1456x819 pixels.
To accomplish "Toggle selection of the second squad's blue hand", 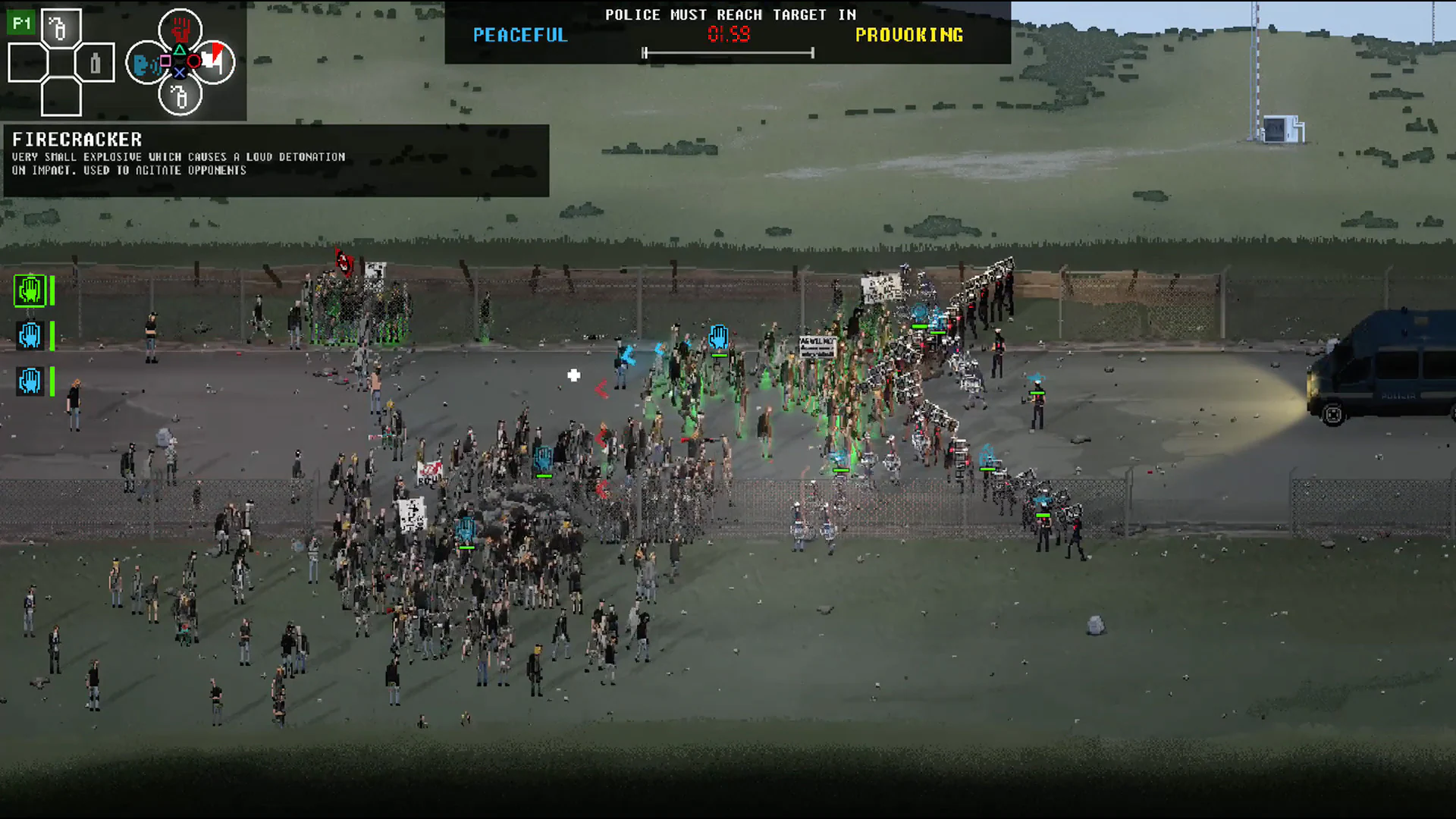I will click(x=29, y=336).
